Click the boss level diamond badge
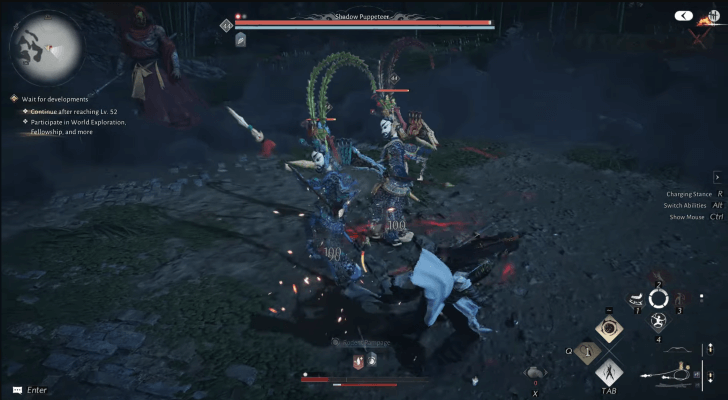The height and width of the screenshot is (400, 728). (227, 24)
